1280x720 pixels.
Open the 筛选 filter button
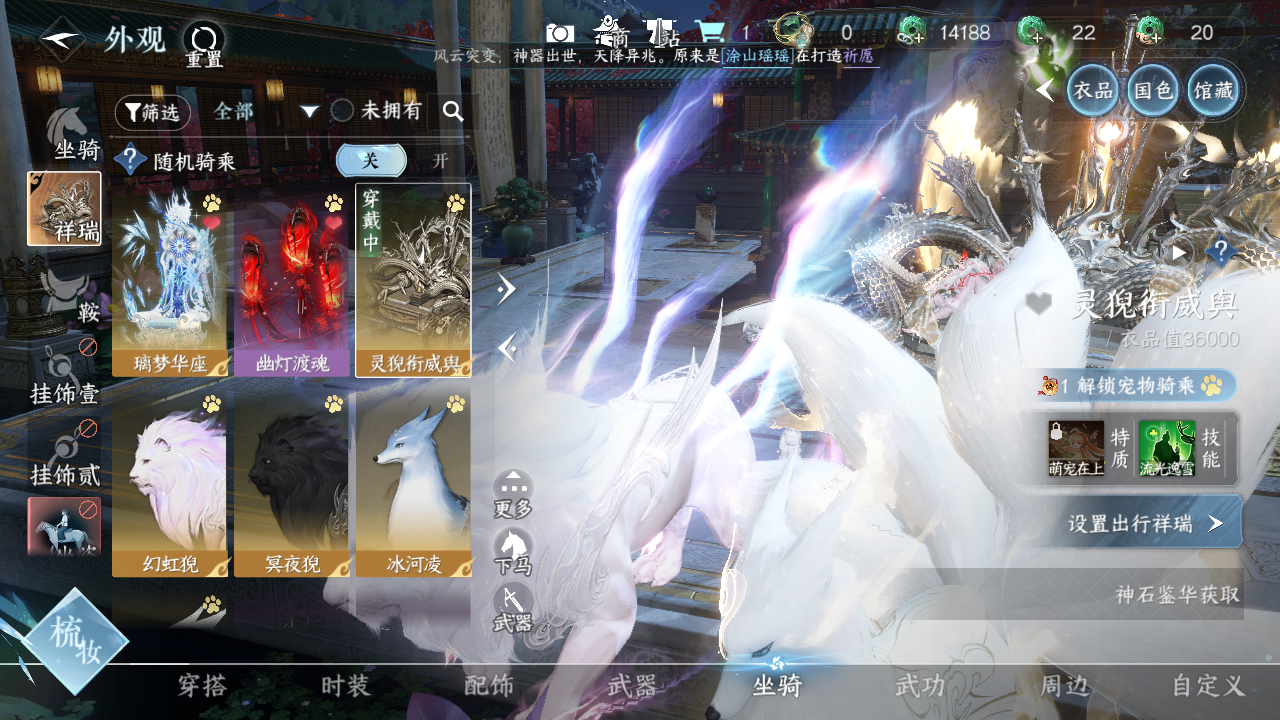click(x=152, y=112)
